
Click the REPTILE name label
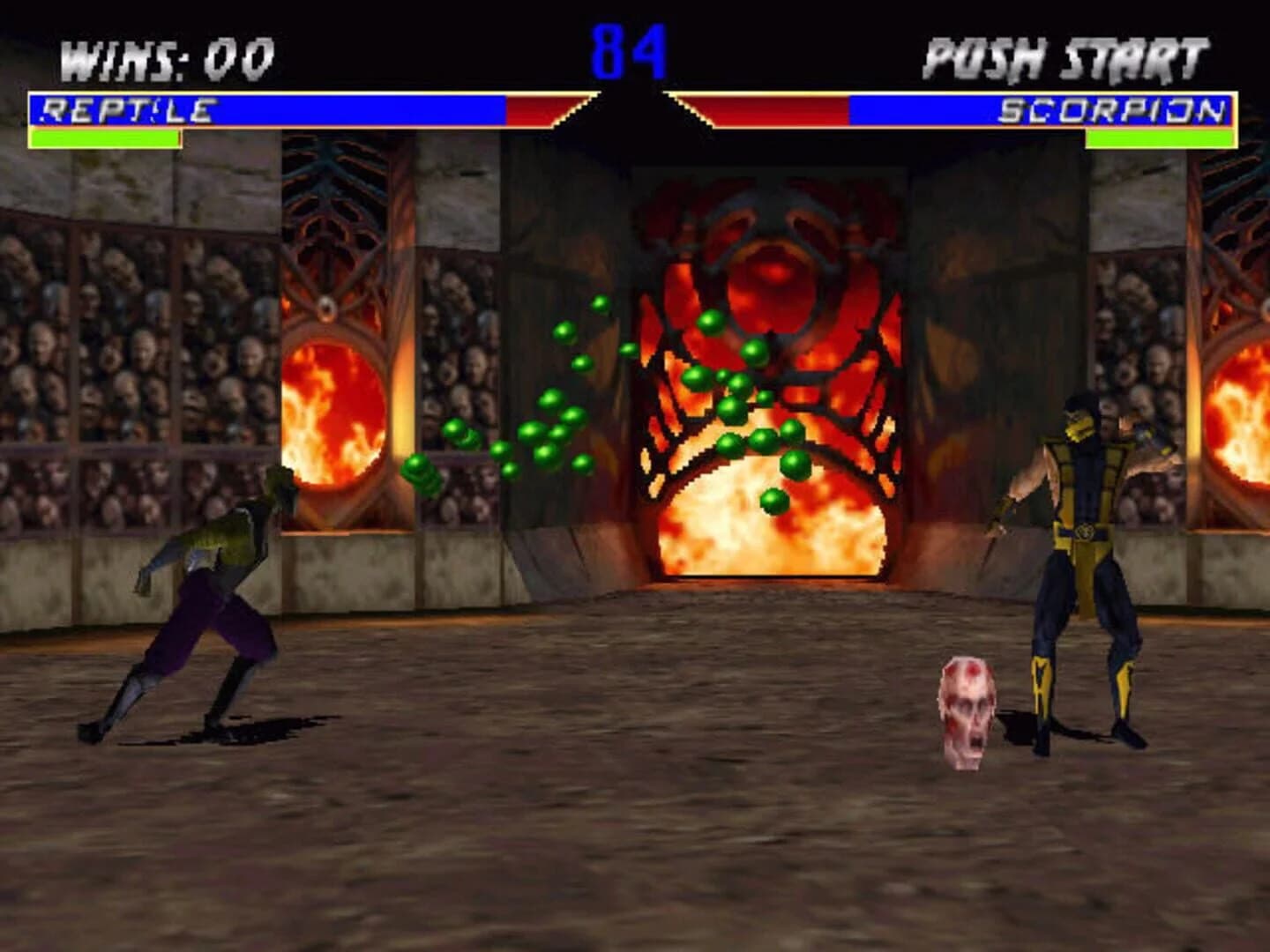coord(128,108)
